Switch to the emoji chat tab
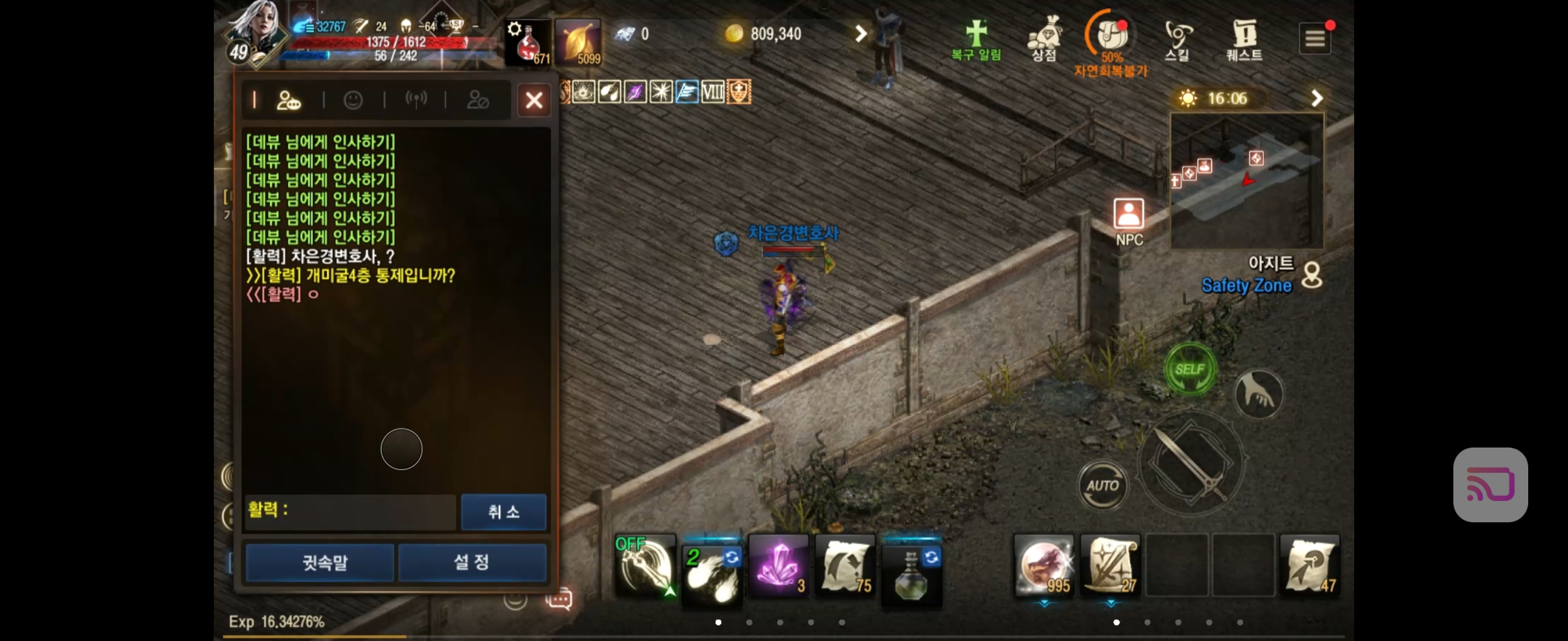The width and height of the screenshot is (1568, 641). click(x=354, y=100)
